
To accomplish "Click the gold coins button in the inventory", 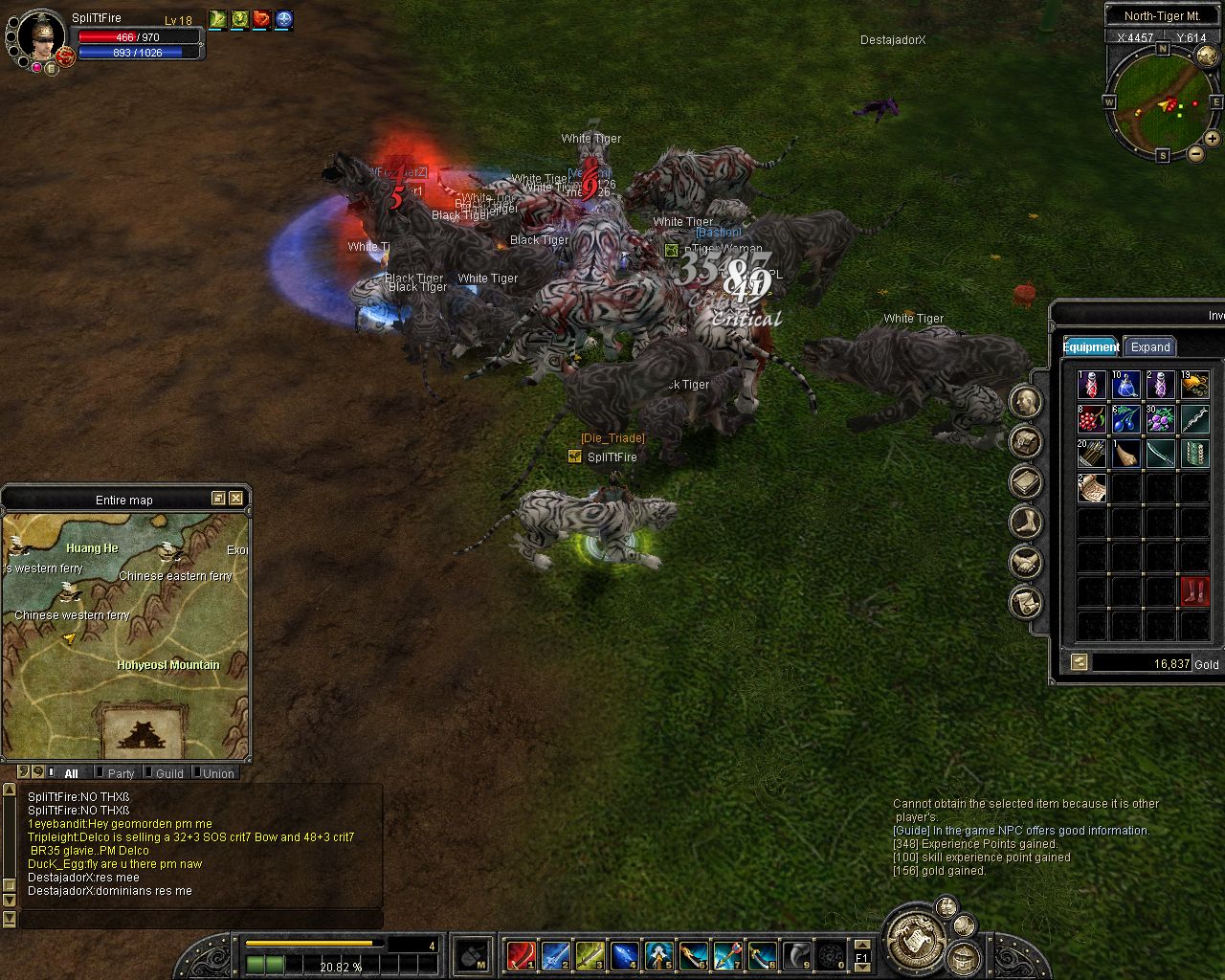I will 1080,662.
